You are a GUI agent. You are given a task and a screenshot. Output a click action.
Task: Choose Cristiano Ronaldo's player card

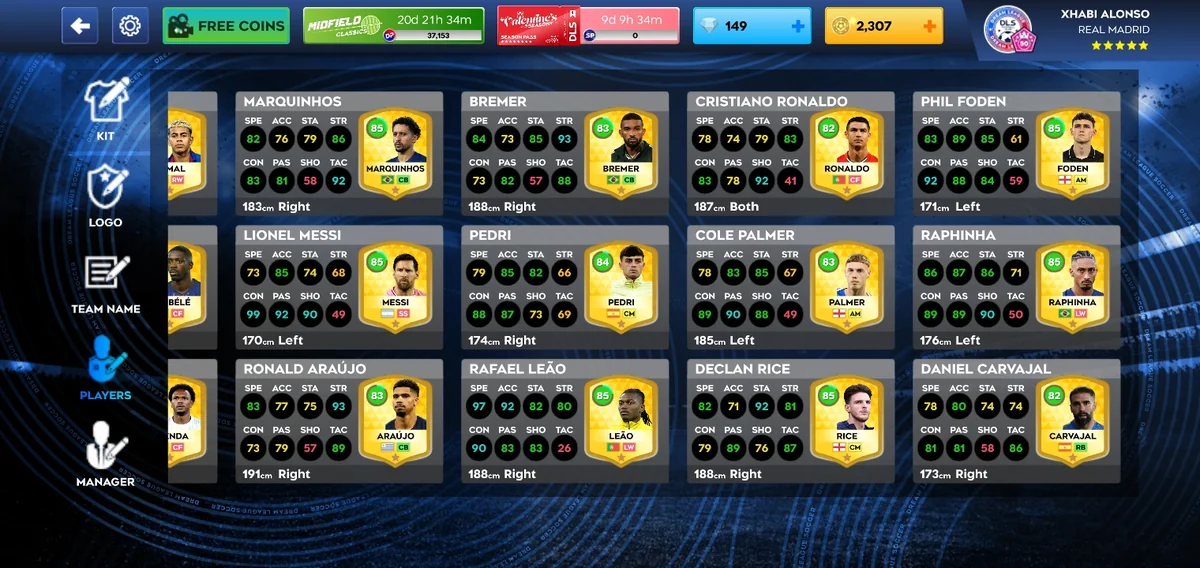[x=790, y=154]
